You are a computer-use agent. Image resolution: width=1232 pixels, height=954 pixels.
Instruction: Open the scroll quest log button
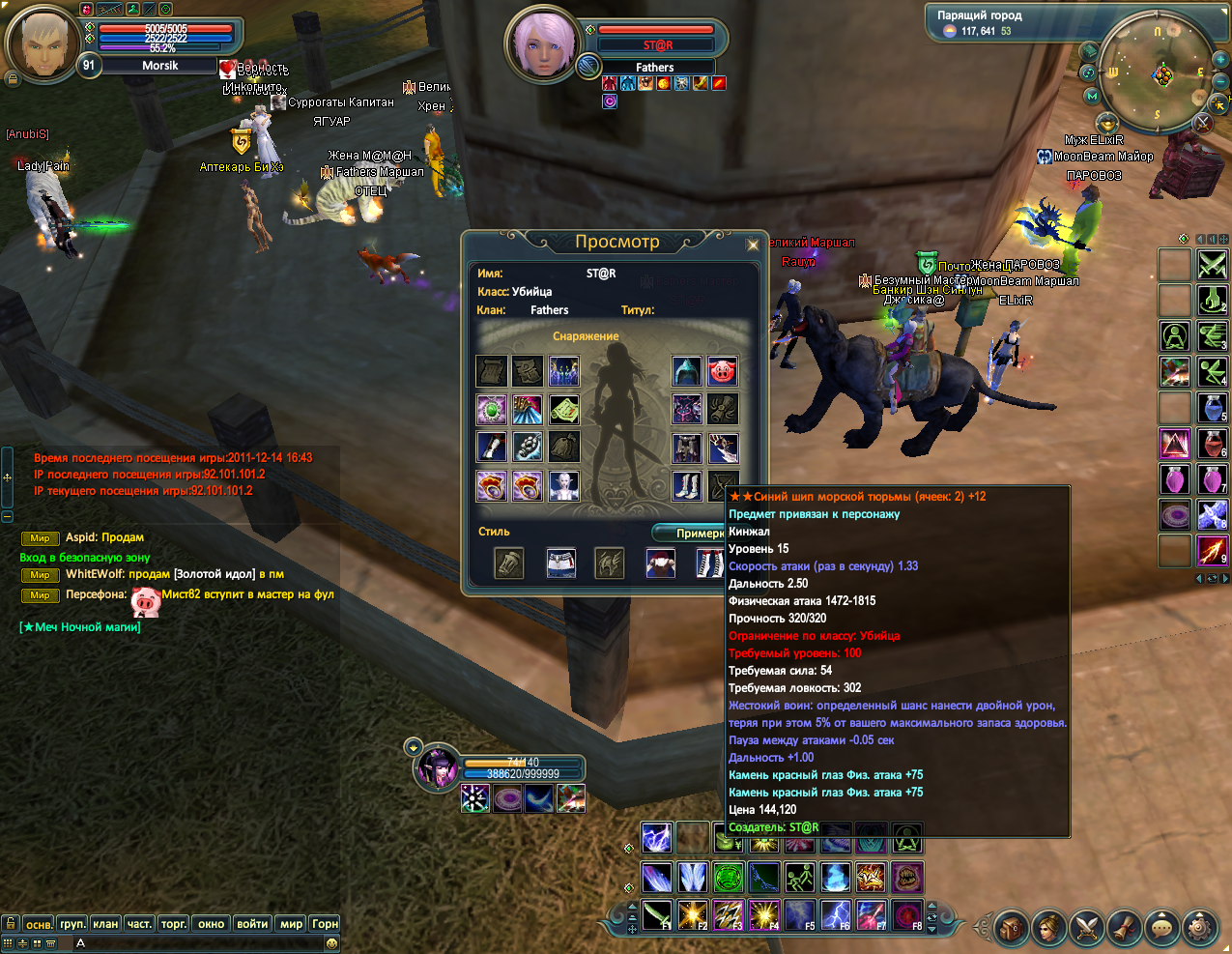click(1125, 929)
